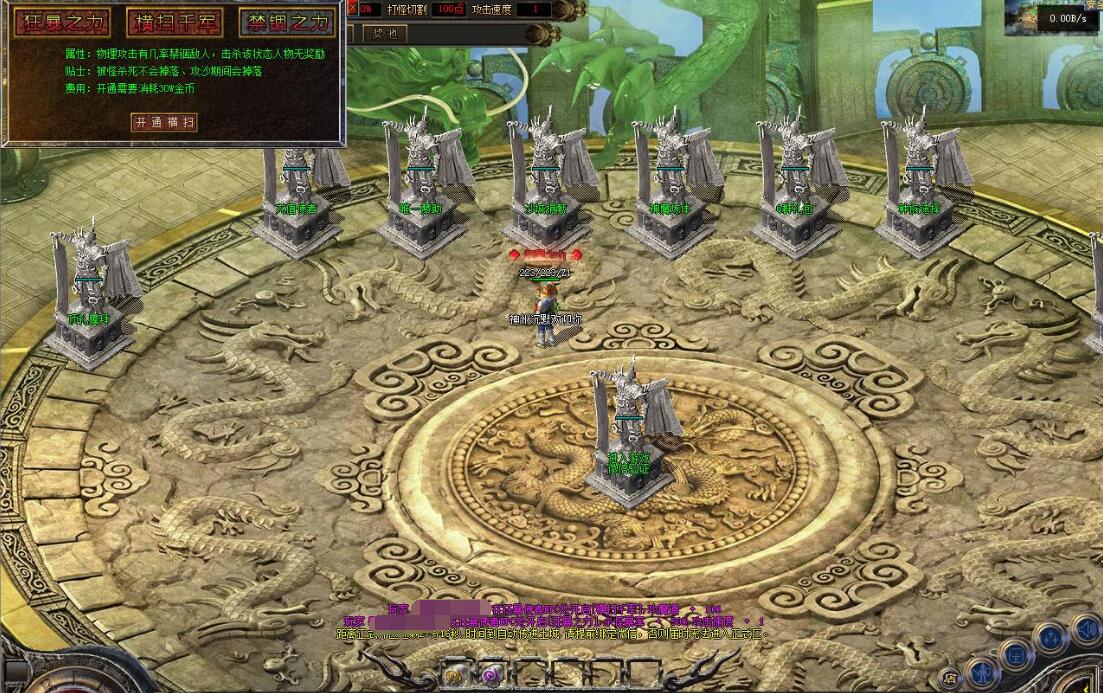Select the 横扫千军 tab
The image size is (1103, 693).
pos(174,22)
